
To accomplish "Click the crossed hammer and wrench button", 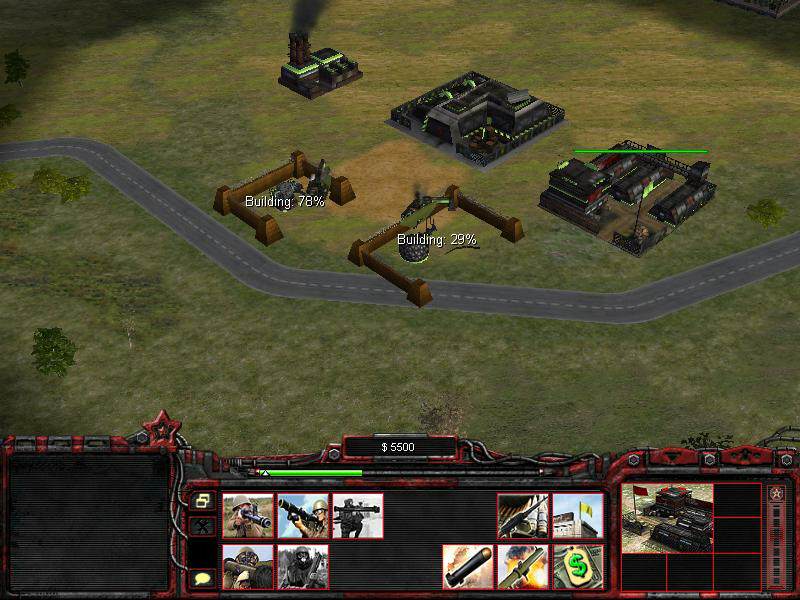I will (x=203, y=526).
